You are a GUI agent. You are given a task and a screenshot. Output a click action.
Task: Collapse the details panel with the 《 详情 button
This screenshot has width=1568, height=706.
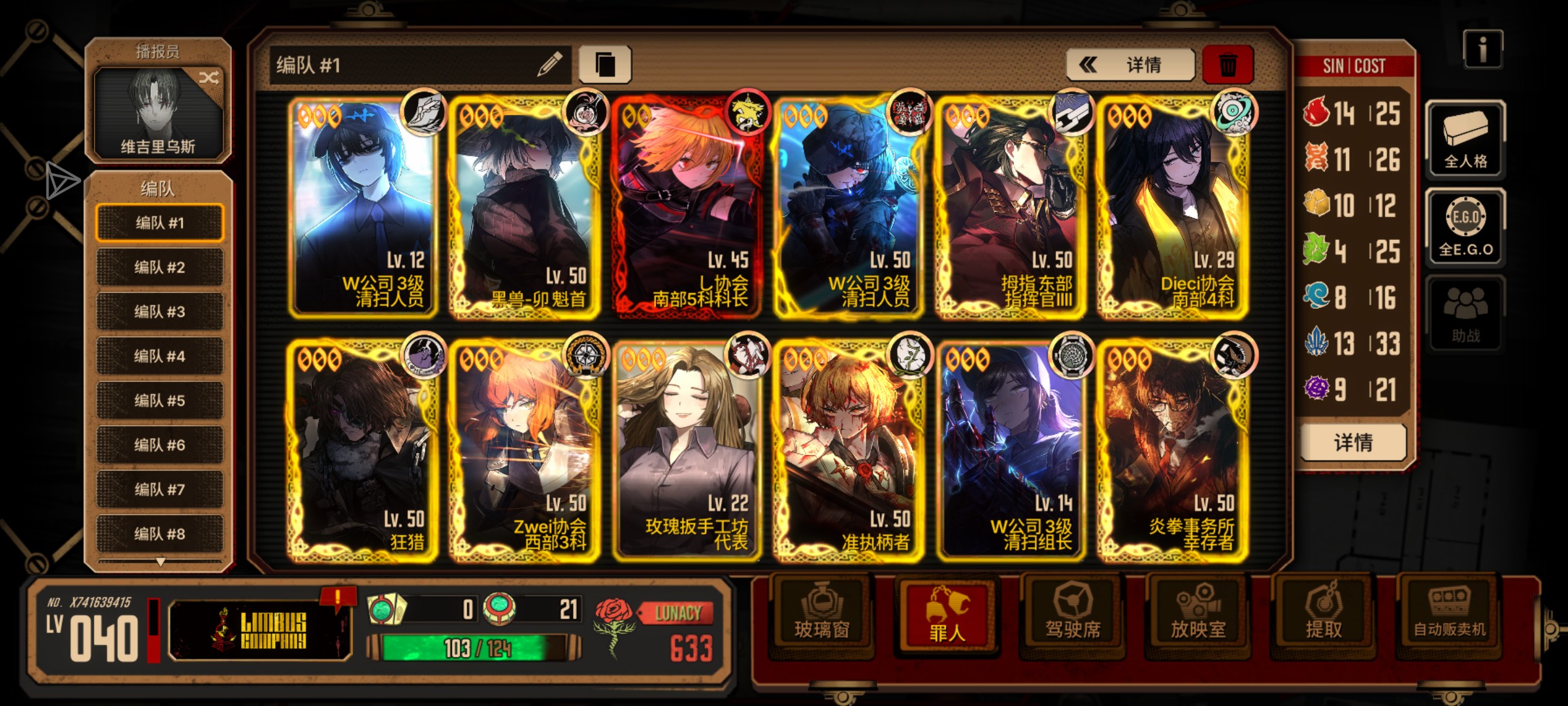1130,65
